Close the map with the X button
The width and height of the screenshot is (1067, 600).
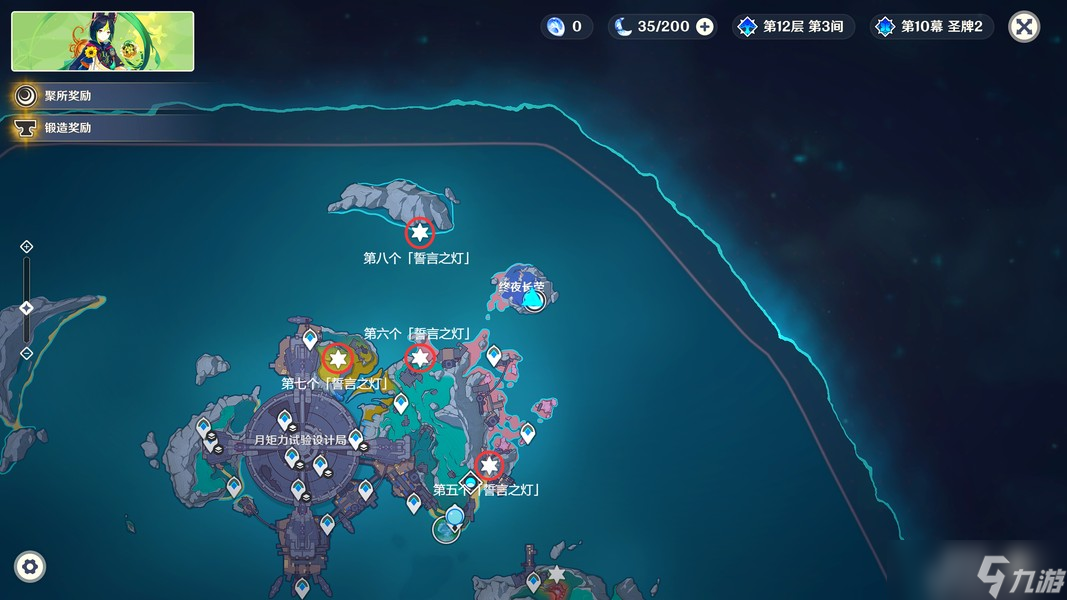(x=1024, y=27)
